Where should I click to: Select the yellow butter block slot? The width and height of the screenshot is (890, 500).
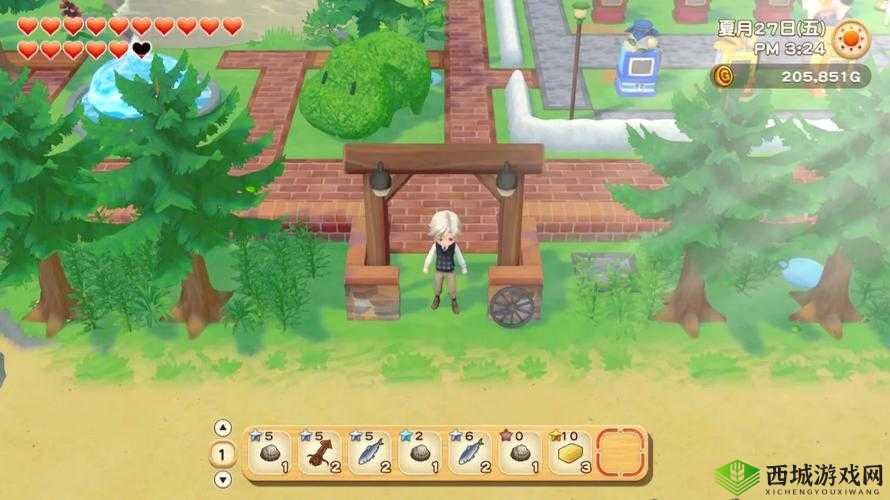tap(570, 453)
